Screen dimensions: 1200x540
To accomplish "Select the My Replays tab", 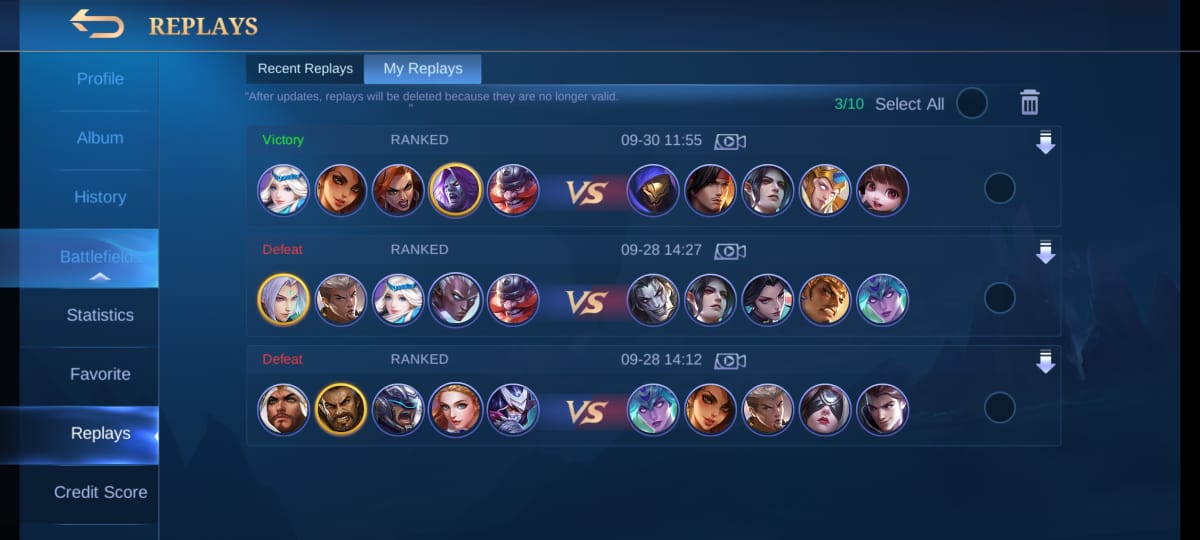I will point(423,69).
